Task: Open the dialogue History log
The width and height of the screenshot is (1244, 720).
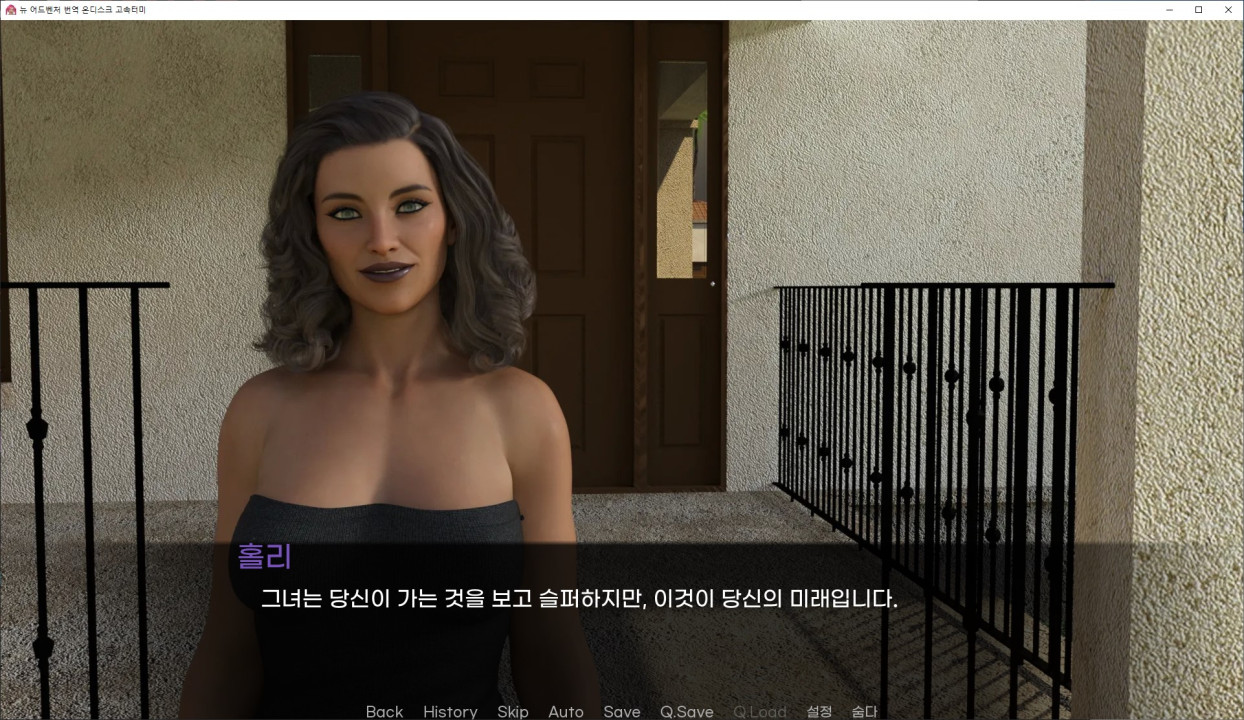Action: (x=450, y=711)
